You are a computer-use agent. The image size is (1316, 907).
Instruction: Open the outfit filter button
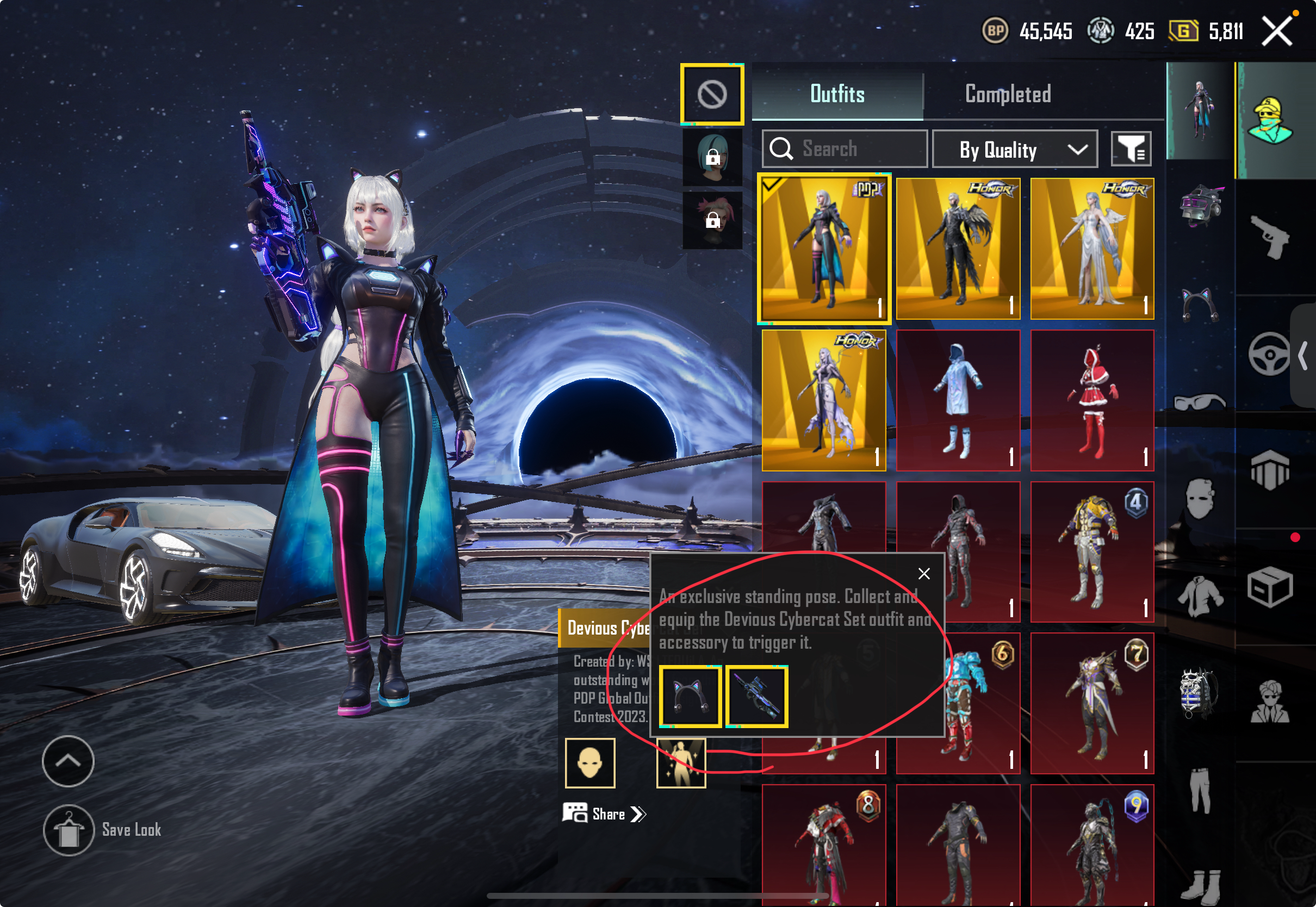click(1131, 150)
